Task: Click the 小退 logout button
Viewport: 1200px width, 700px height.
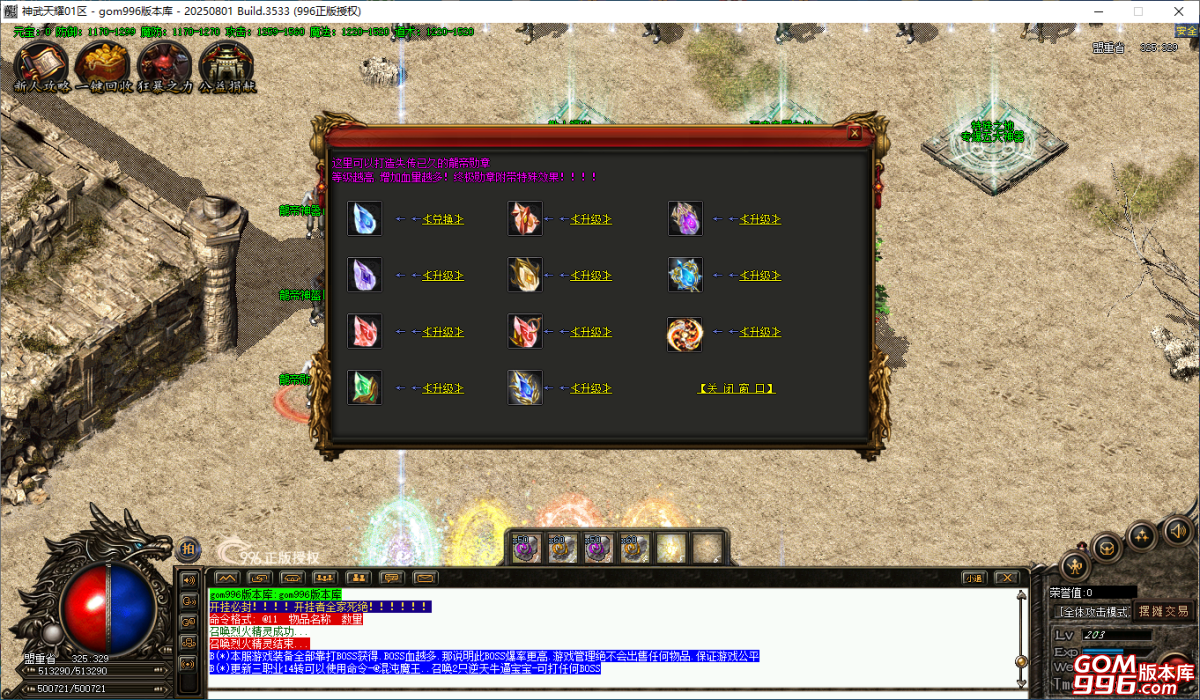Action: click(973, 578)
